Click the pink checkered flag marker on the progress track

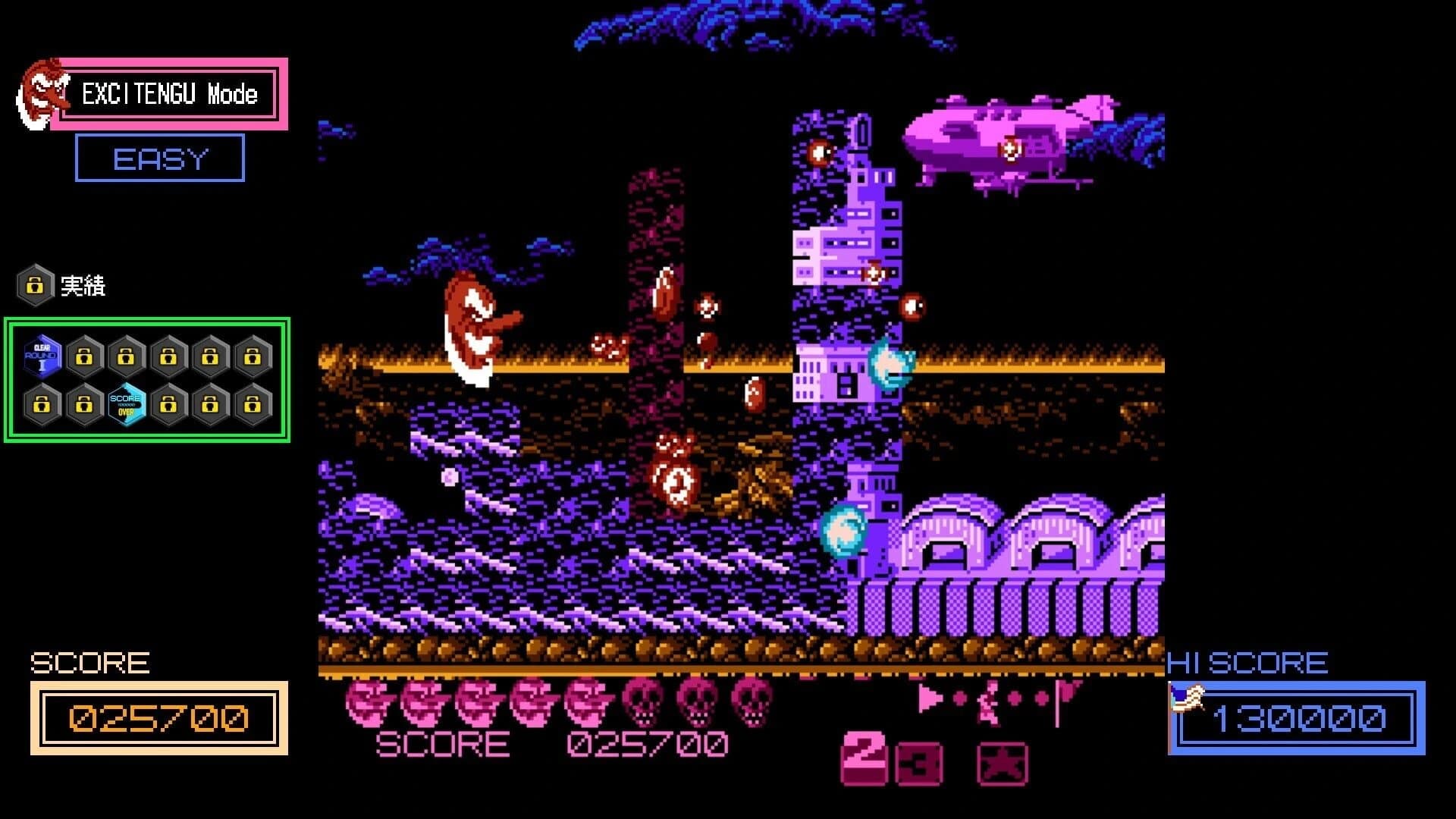(x=1065, y=692)
